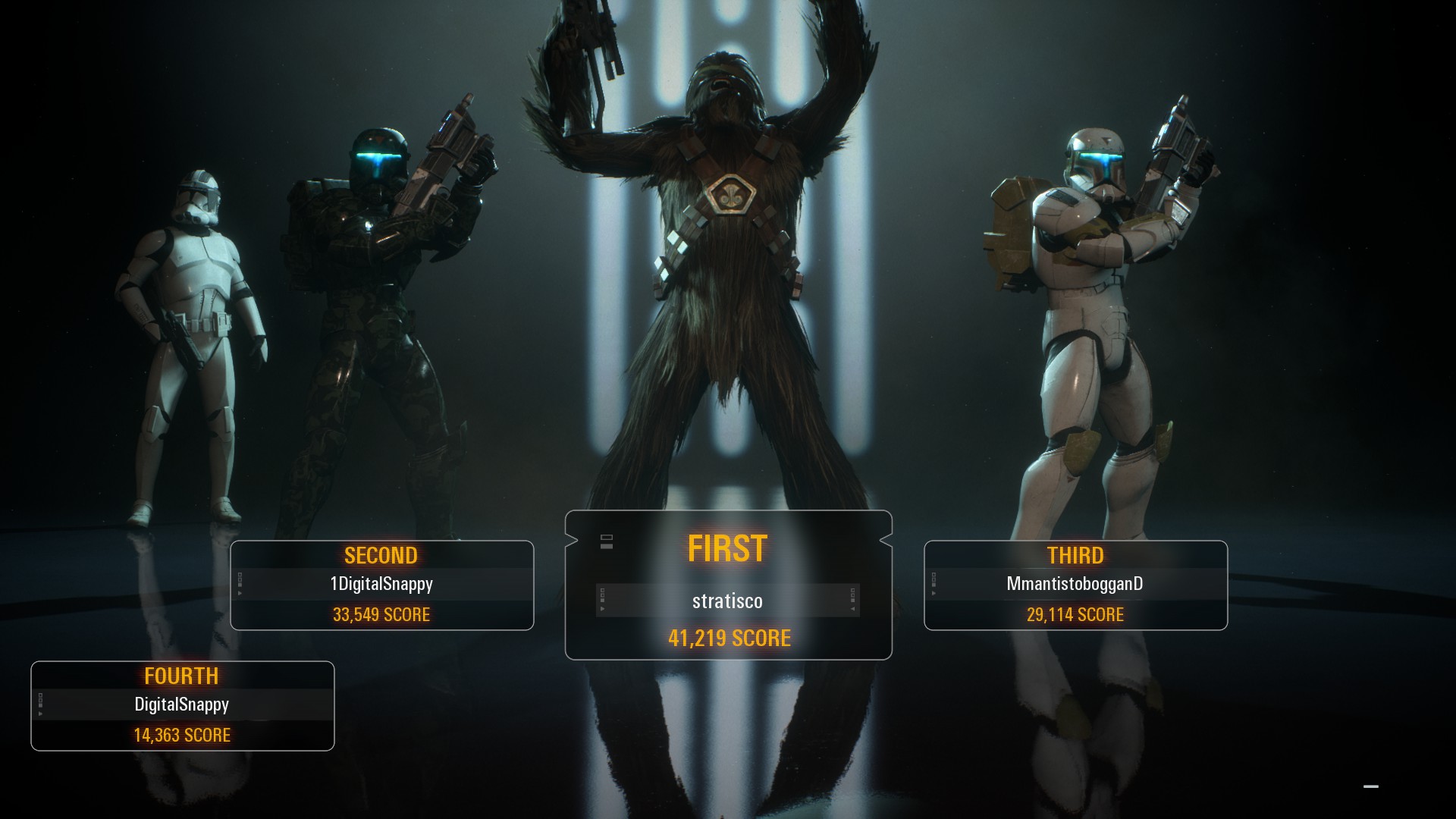Viewport: 1456px width, 819px height.
Task: Select second-place 1DigitalSnappy panel
Action: point(381,585)
